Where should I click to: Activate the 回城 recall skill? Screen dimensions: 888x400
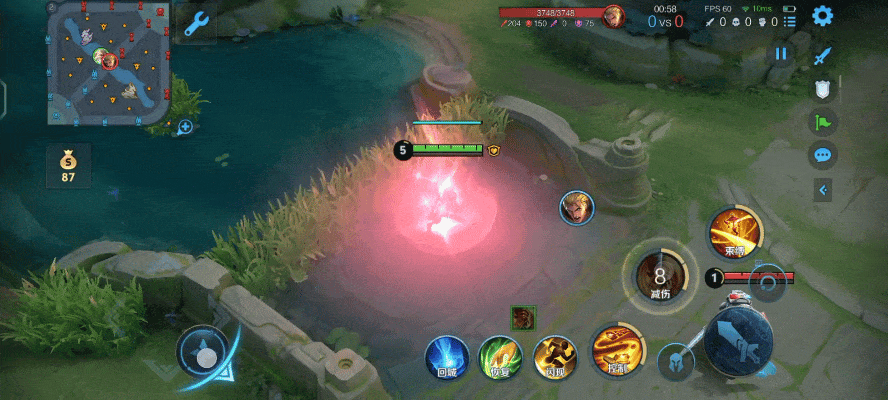[447, 357]
